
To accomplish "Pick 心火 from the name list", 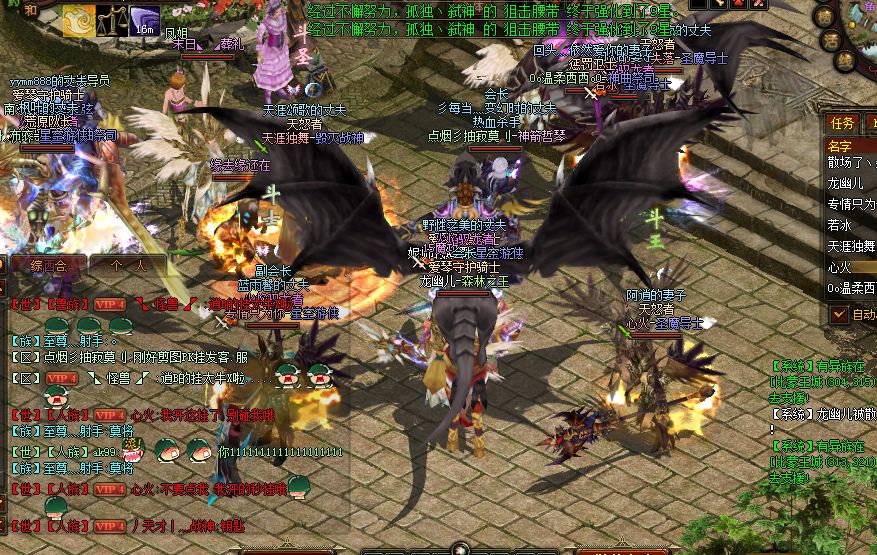I will pos(838,267).
